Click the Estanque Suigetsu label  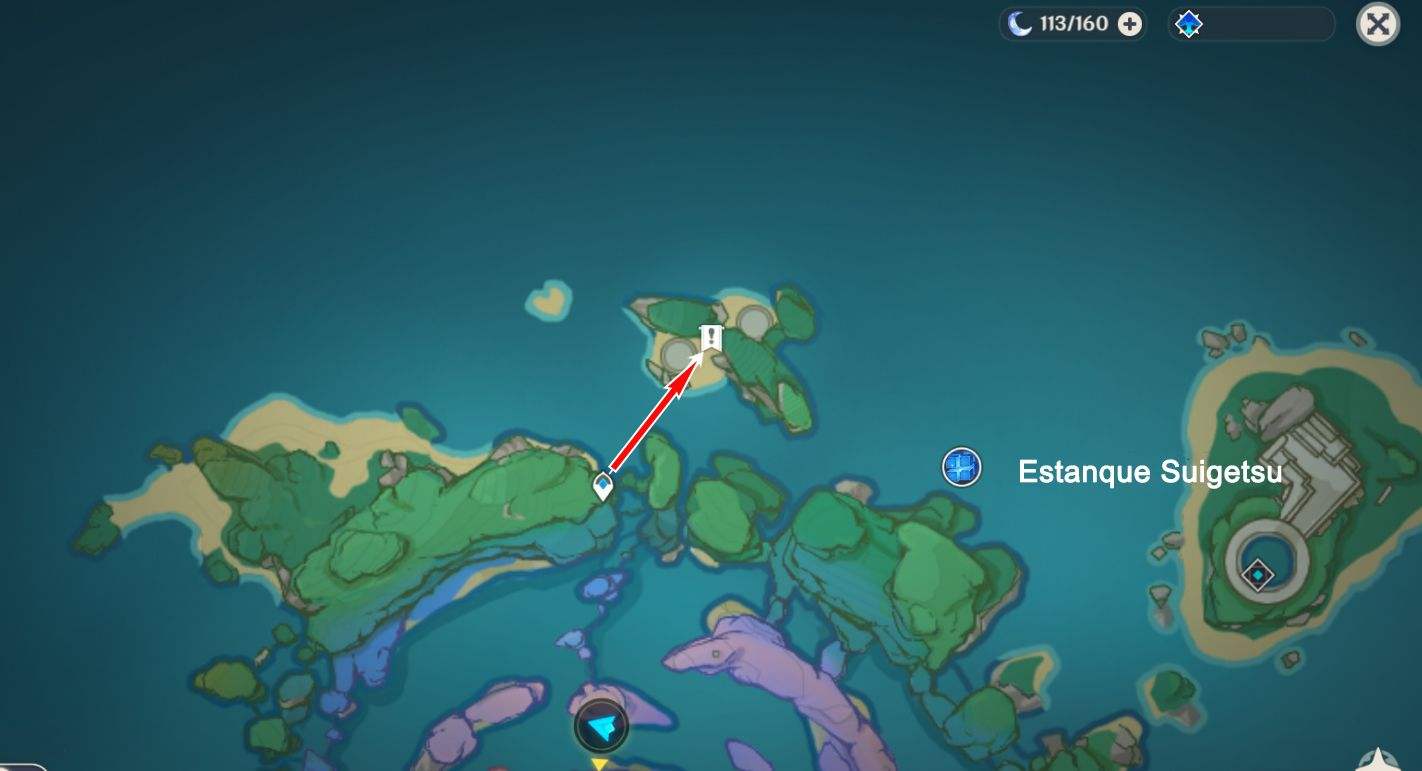1148,471
